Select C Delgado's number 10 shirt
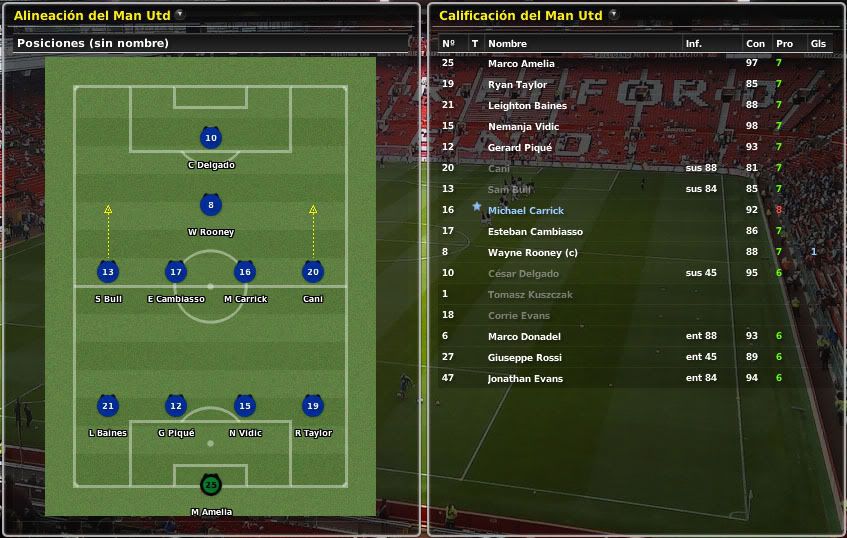847x538 pixels. tap(210, 139)
